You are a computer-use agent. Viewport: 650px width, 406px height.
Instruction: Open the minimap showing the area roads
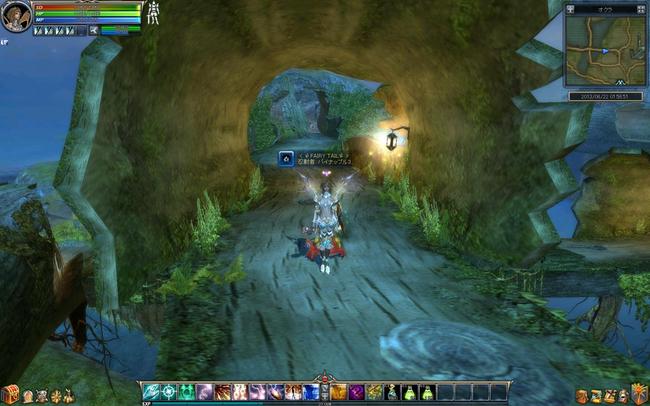click(x=604, y=51)
